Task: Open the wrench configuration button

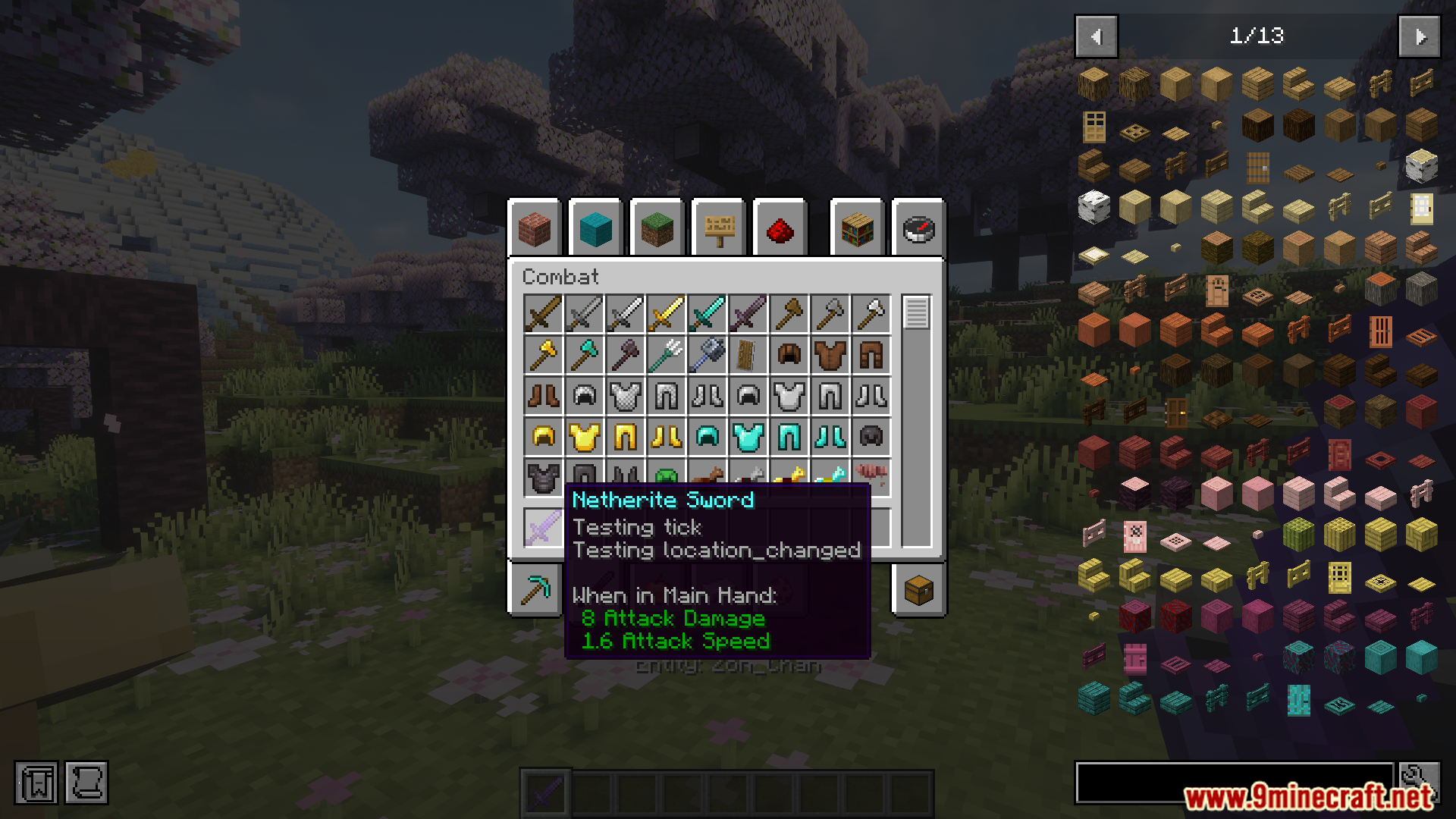Action: pos(1420,781)
